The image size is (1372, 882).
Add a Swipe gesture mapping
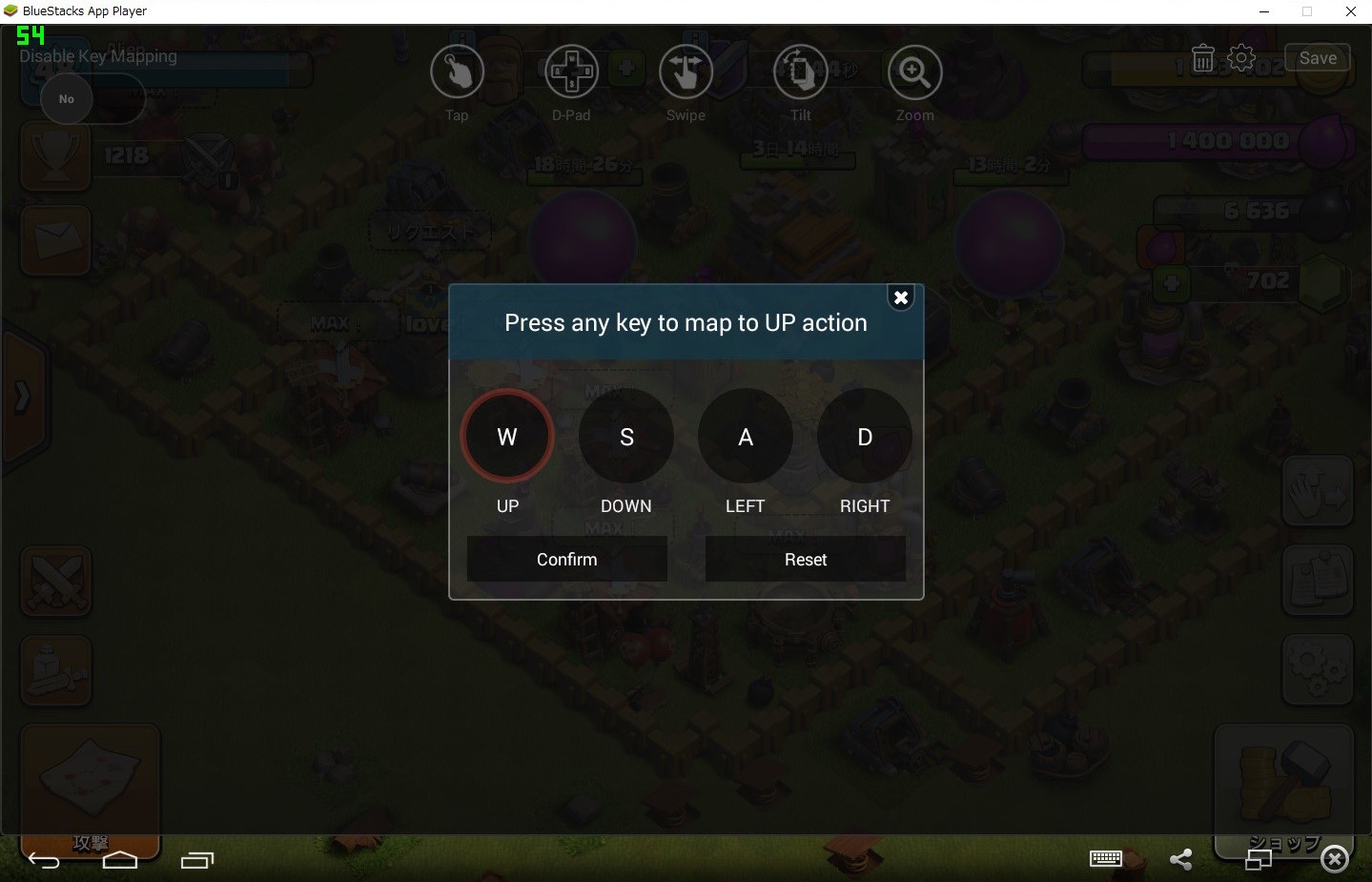coord(686,72)
